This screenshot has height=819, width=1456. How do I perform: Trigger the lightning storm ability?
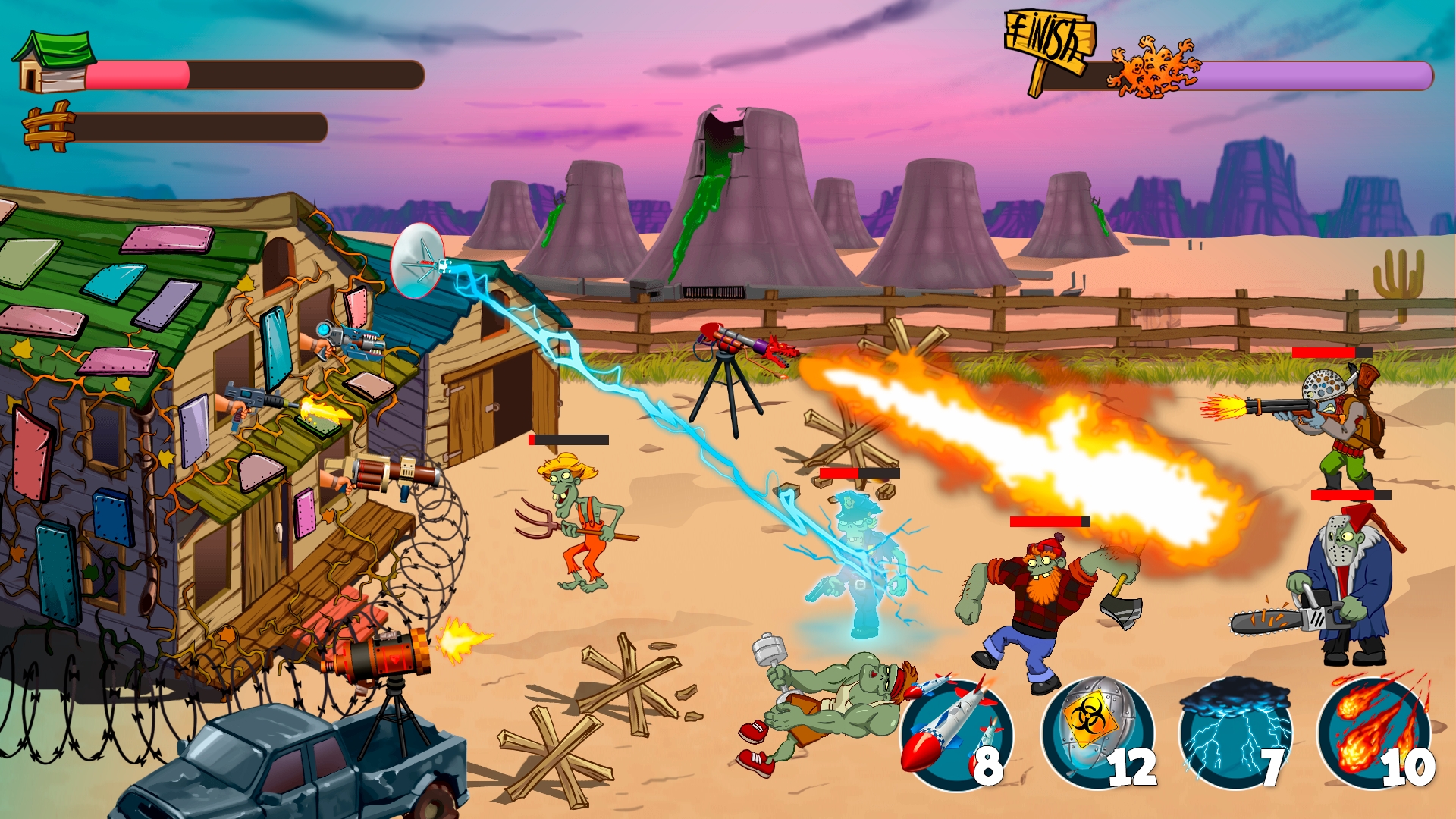click(x=1235, y=734)
